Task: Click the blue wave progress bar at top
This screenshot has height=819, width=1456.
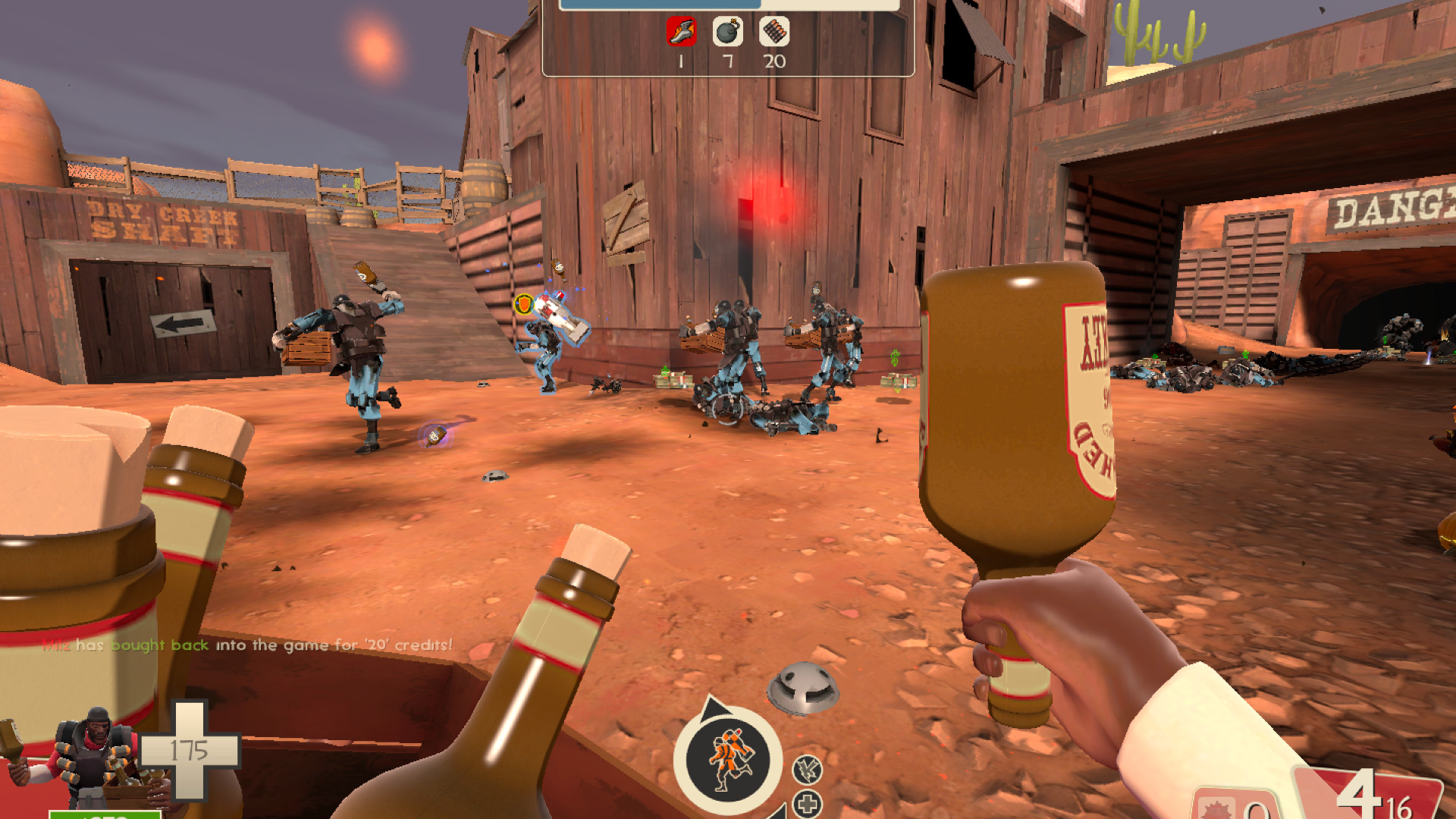Action: tap(660, 3)
